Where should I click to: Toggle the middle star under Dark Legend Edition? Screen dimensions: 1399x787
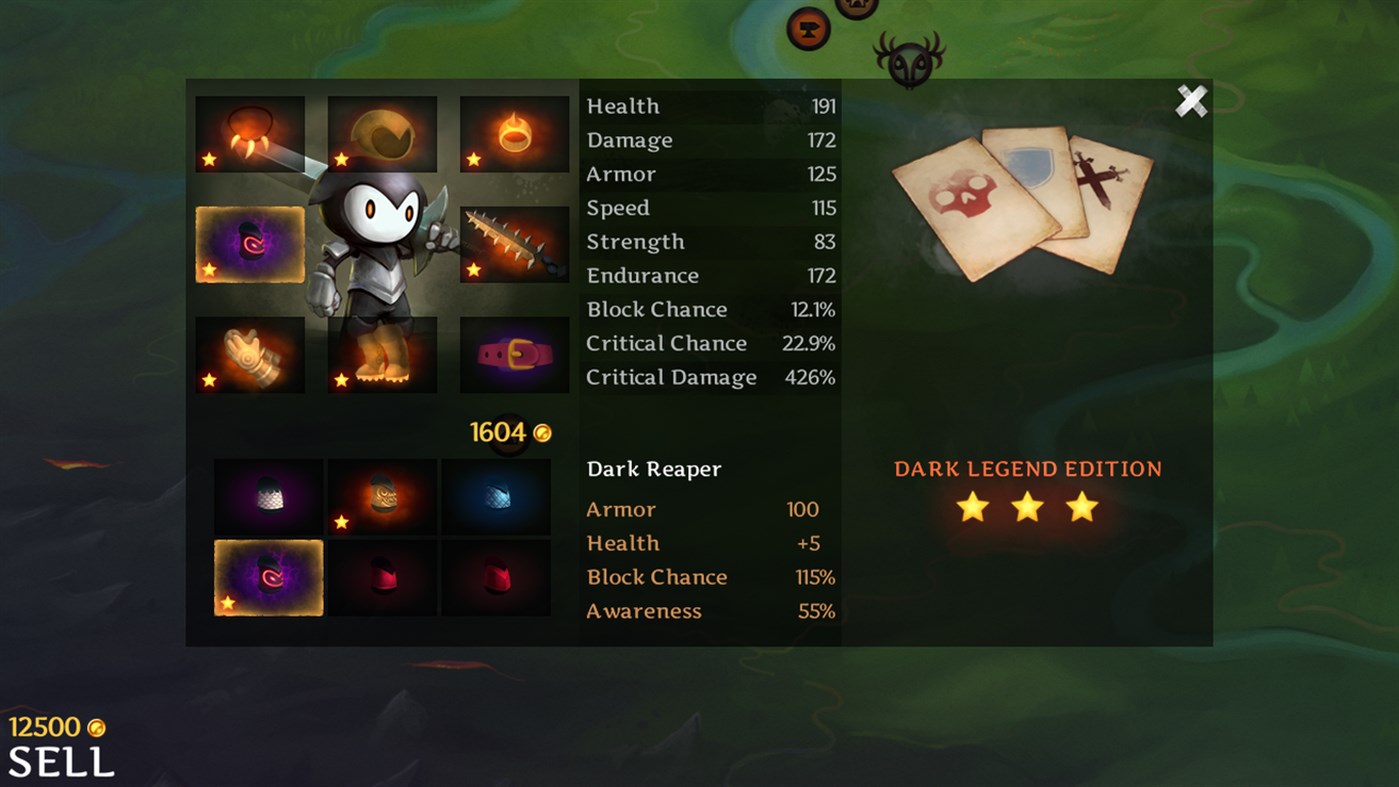coord(1028,508)
